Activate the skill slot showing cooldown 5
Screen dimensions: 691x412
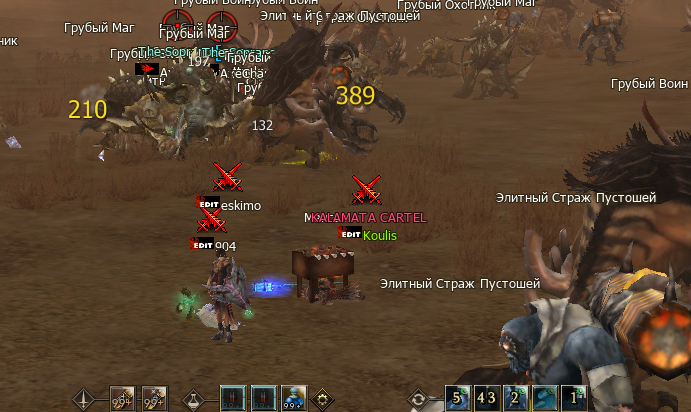coord(458,398)
